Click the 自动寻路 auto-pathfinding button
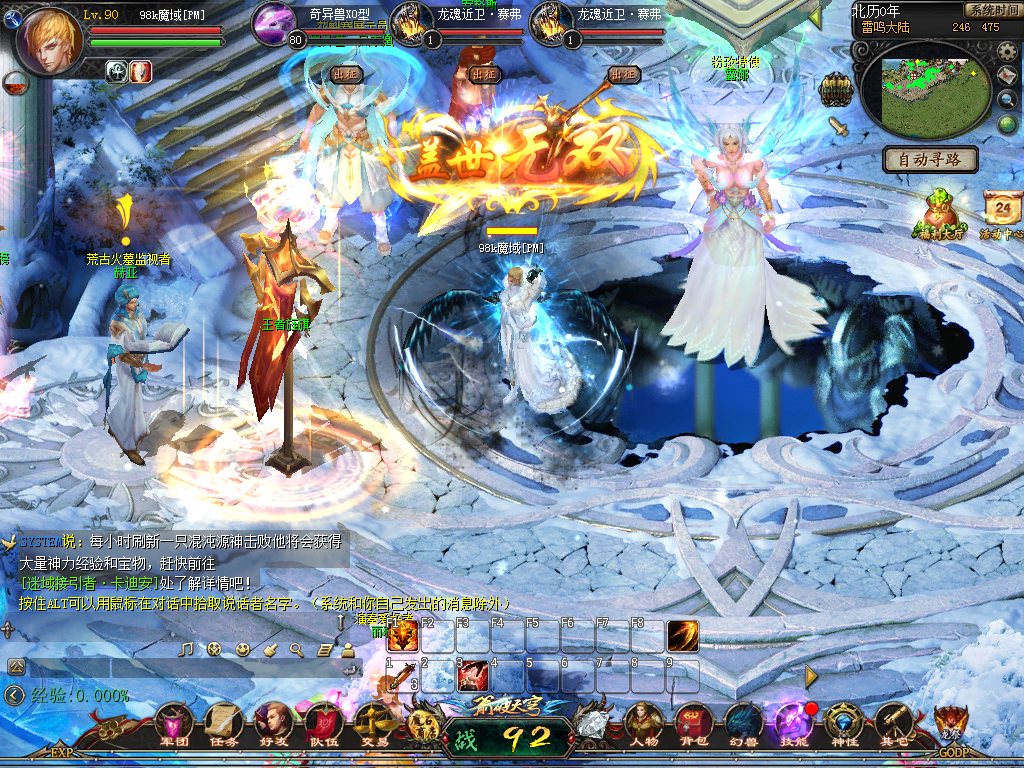Viewport: 1024px width, 768px height. point(930,159)
